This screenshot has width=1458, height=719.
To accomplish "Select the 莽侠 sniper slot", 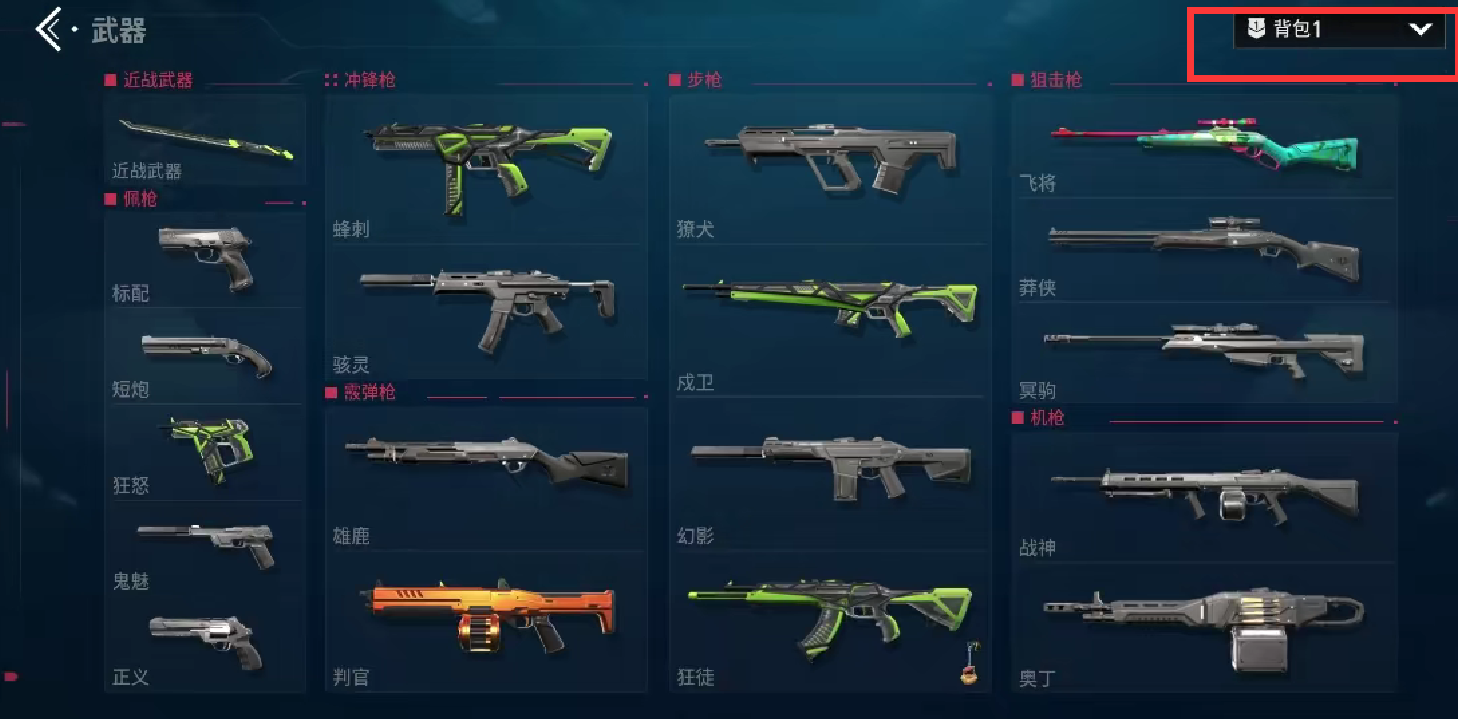I will [x=1204, y=250].
